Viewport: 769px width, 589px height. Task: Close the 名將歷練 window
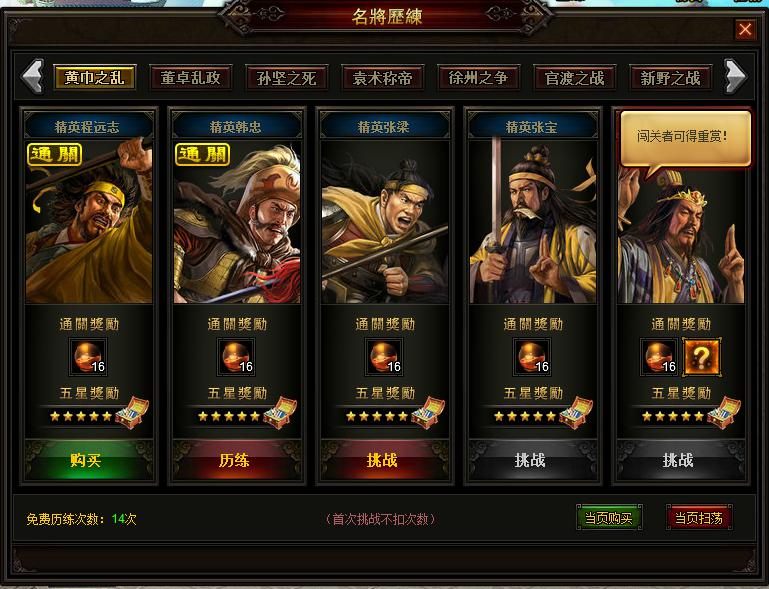pos(745,29)
